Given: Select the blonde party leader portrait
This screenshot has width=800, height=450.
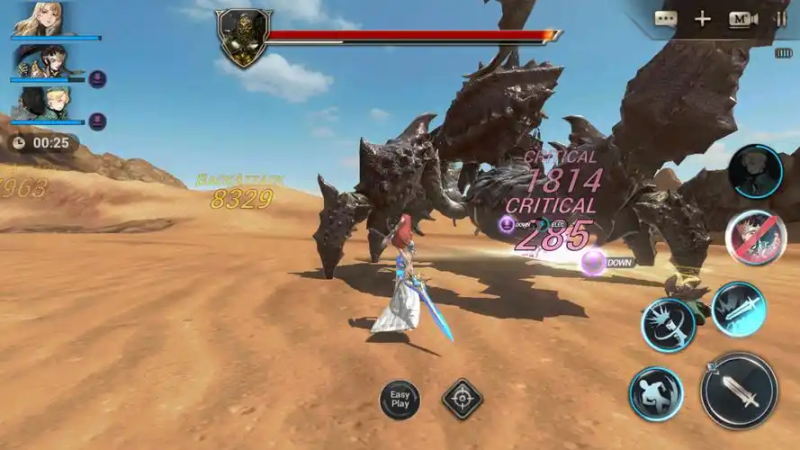Looking at the screenshot, I should coord(40,20).
